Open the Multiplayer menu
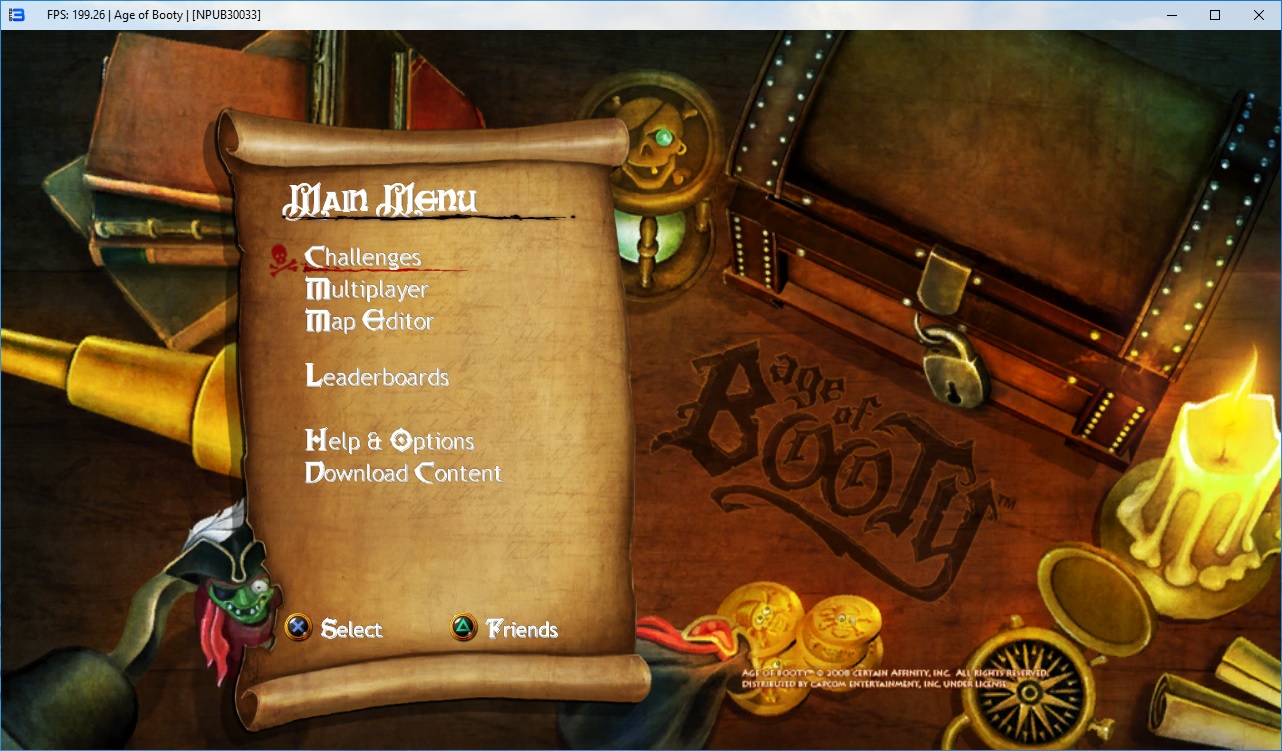The image size is (1282, 751). click(366, 290)
